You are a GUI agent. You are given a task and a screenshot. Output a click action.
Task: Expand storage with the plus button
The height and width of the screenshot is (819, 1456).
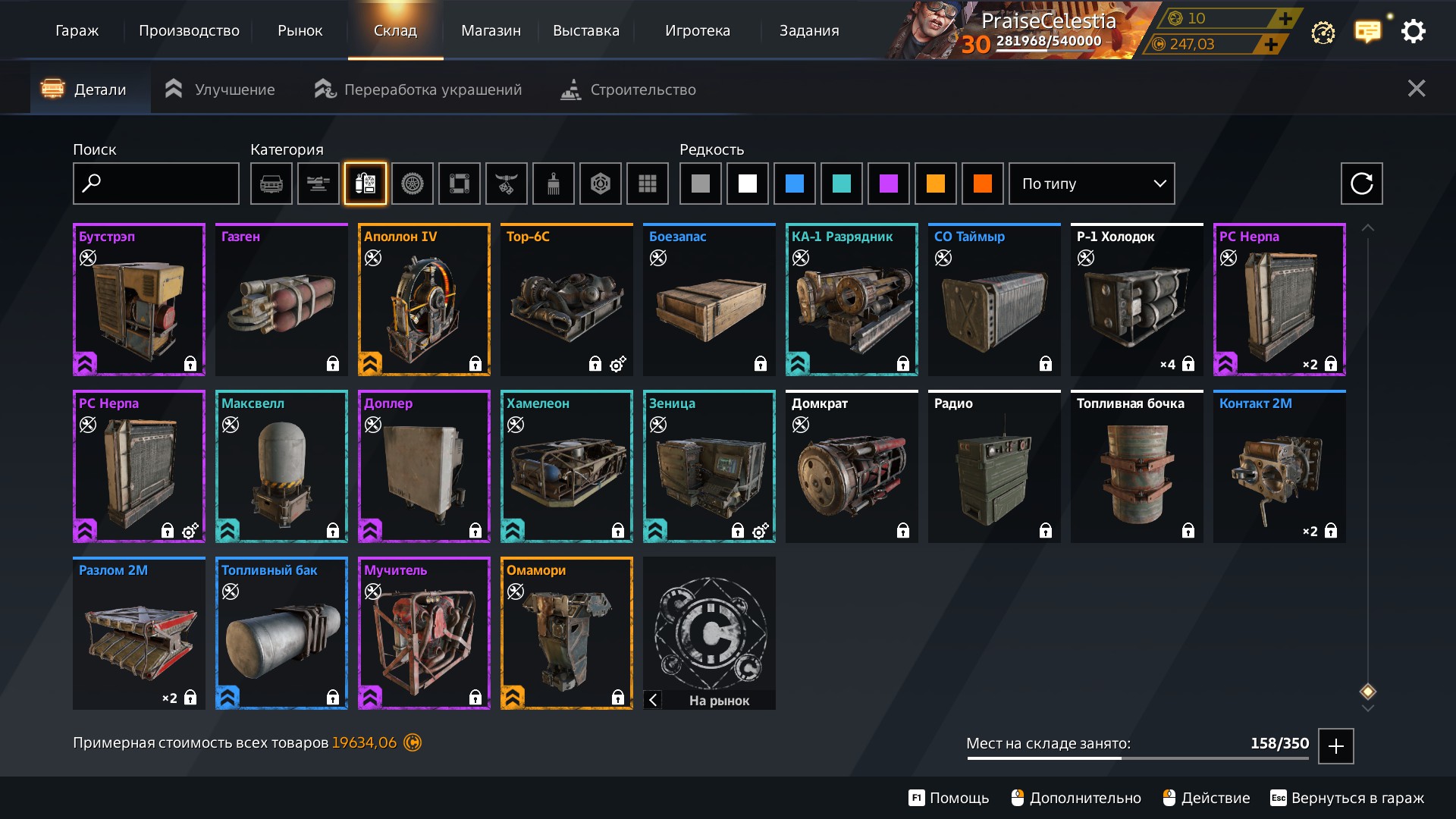tap(1335, 746)
